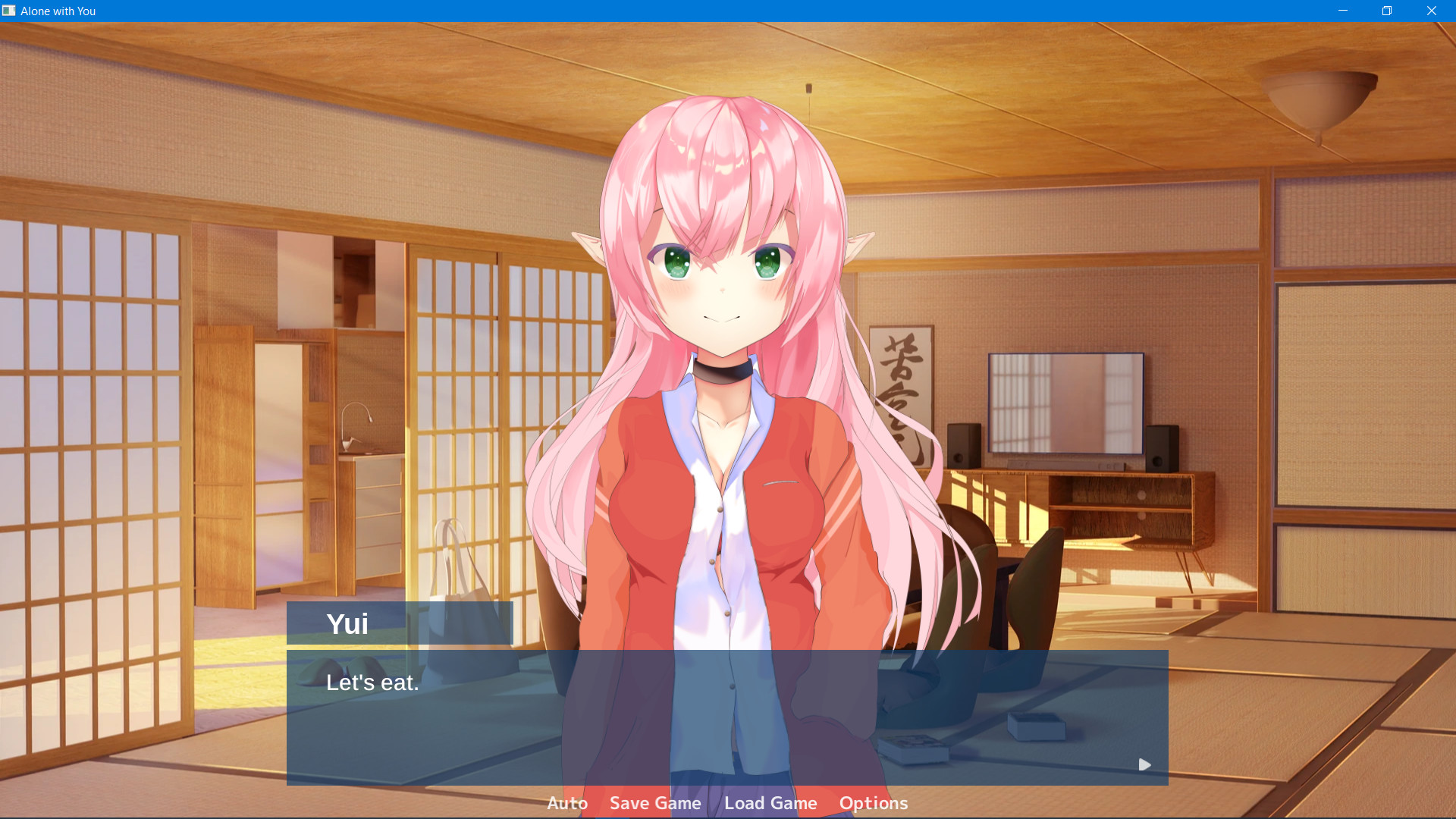Click Yui's character sprite to continue
The height and width of the screenshot is (819, 1456).
coord(728,303)
